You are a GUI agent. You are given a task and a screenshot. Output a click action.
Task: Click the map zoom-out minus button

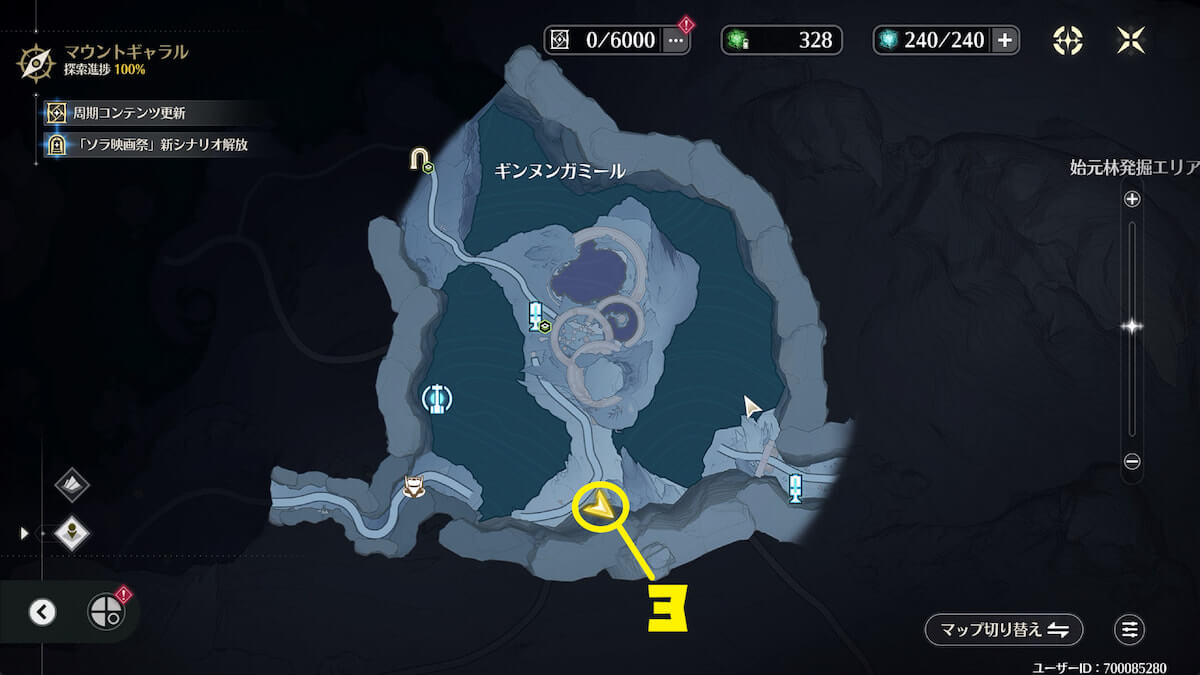(x=1132, y=461)
